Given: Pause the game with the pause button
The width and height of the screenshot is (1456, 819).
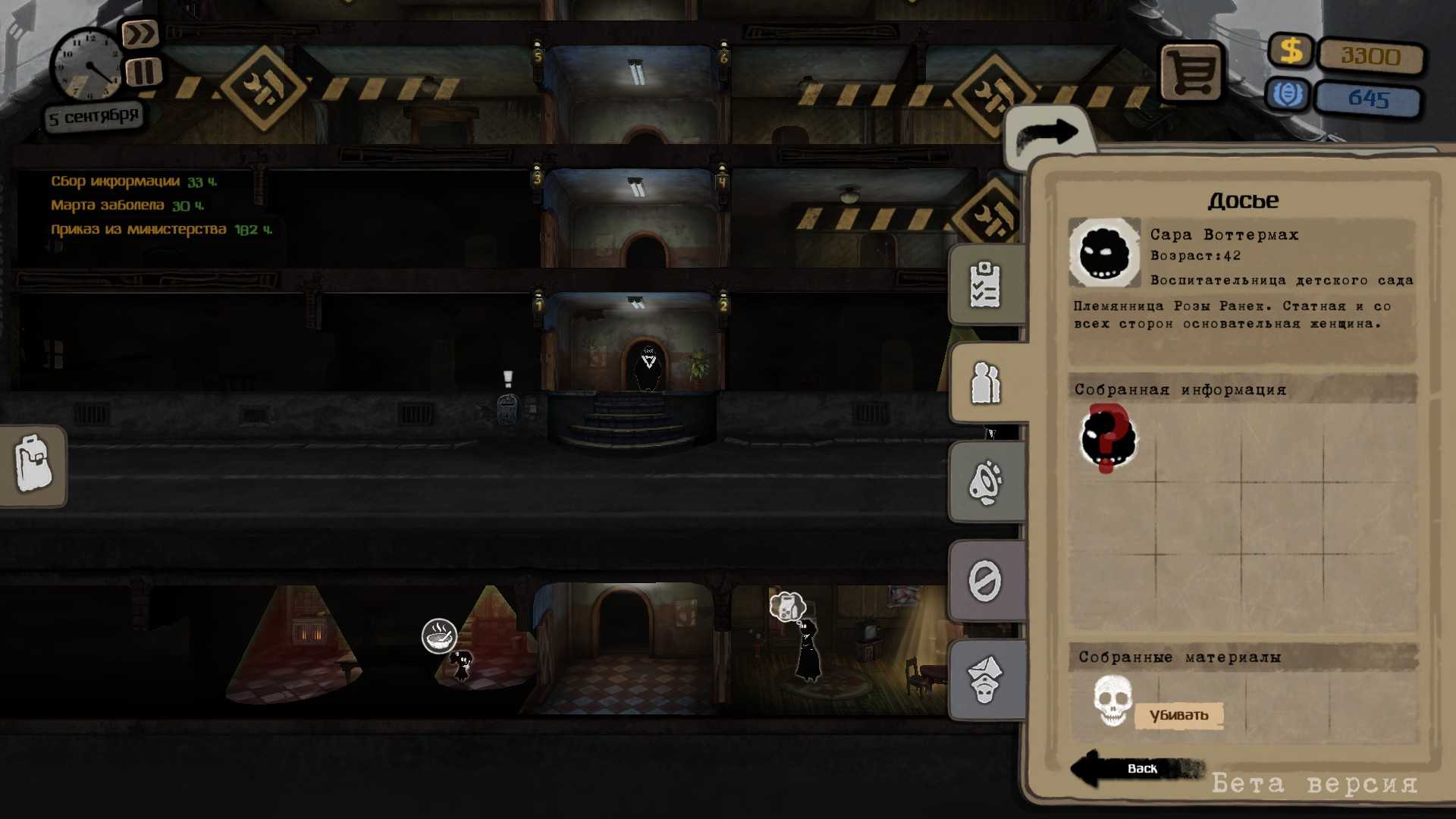Looking at the screenshot, I should tap(143, 73).
